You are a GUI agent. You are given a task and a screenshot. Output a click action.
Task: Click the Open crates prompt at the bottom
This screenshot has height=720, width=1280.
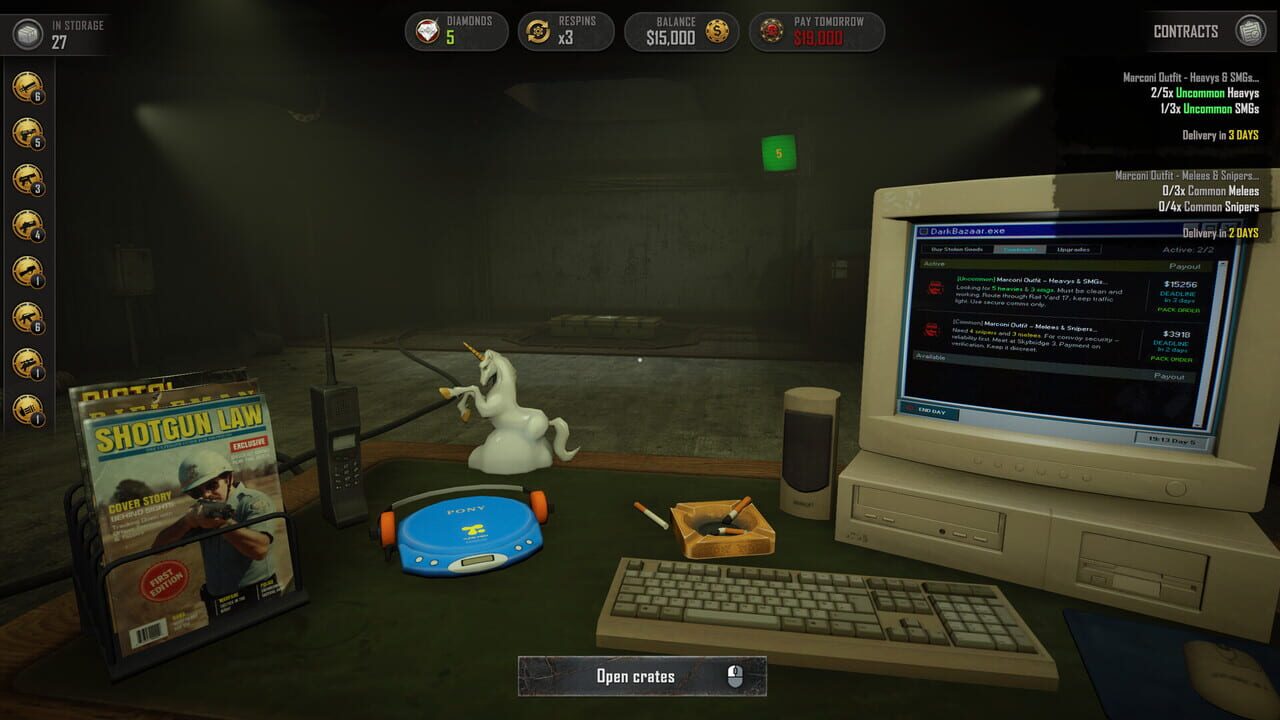coord(643,676)
